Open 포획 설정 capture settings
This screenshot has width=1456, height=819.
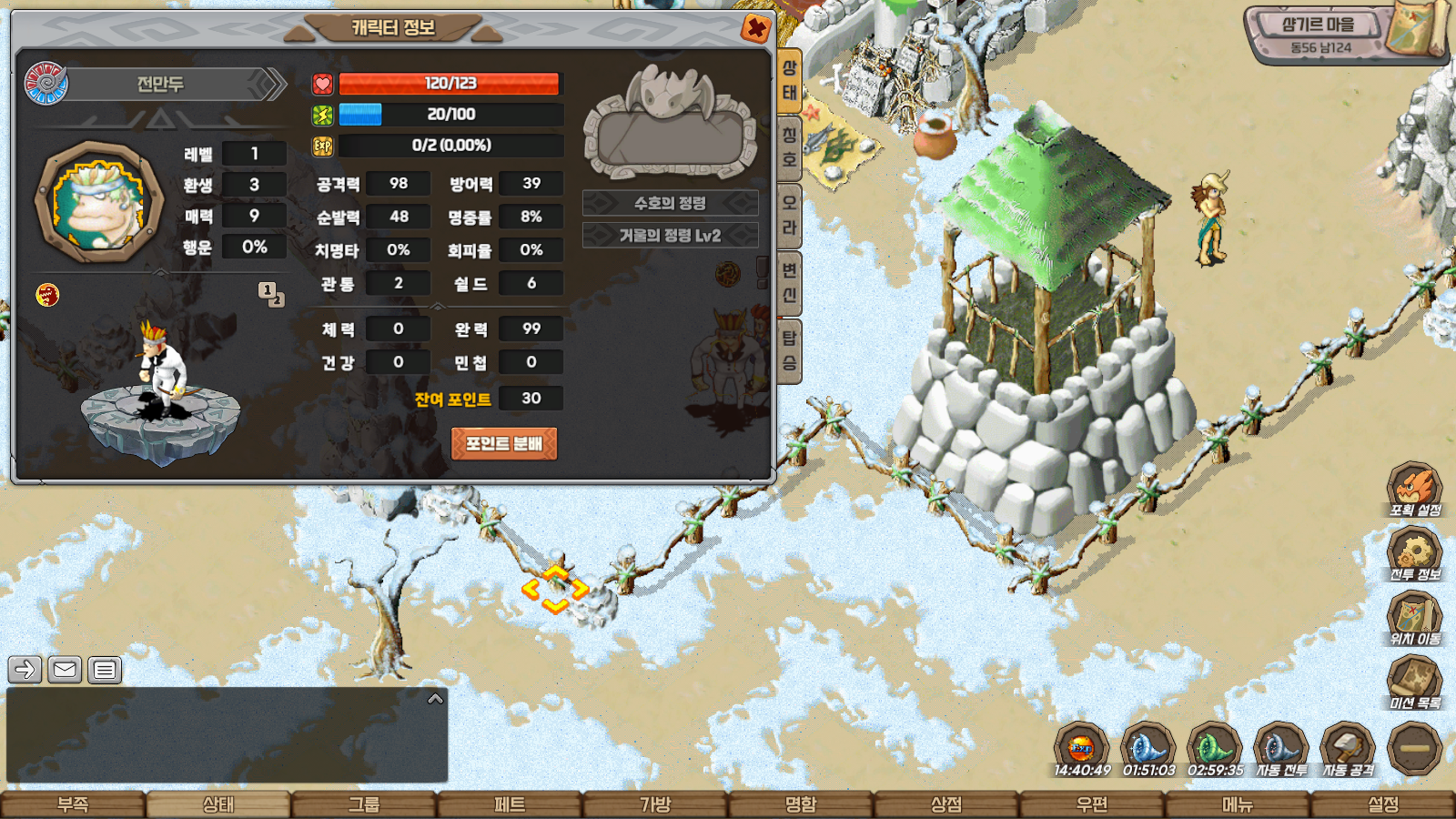pyautogui.click(x=1414, y=490)
